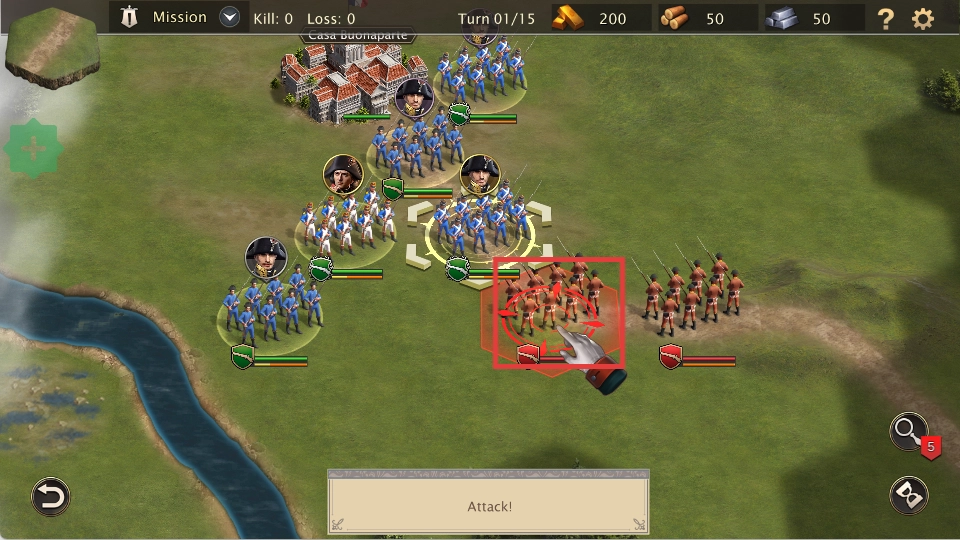Open the Mission dropdown
960x540 pixels.
(231, 17)
